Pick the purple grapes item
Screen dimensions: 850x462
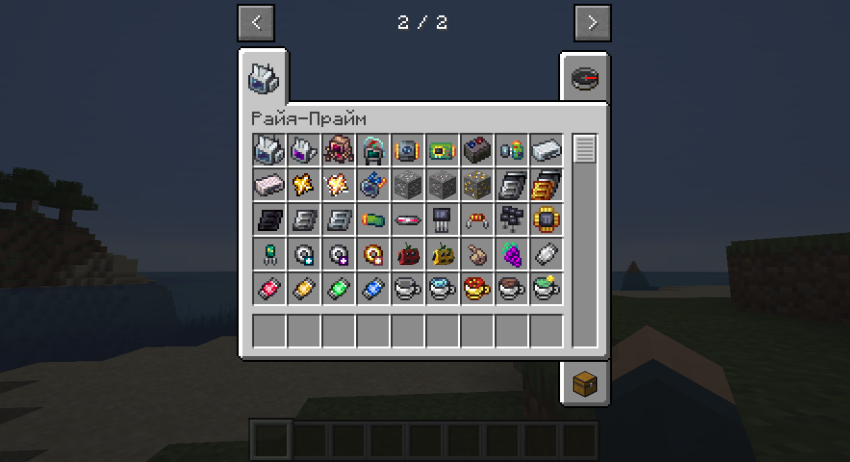point(511,254)
